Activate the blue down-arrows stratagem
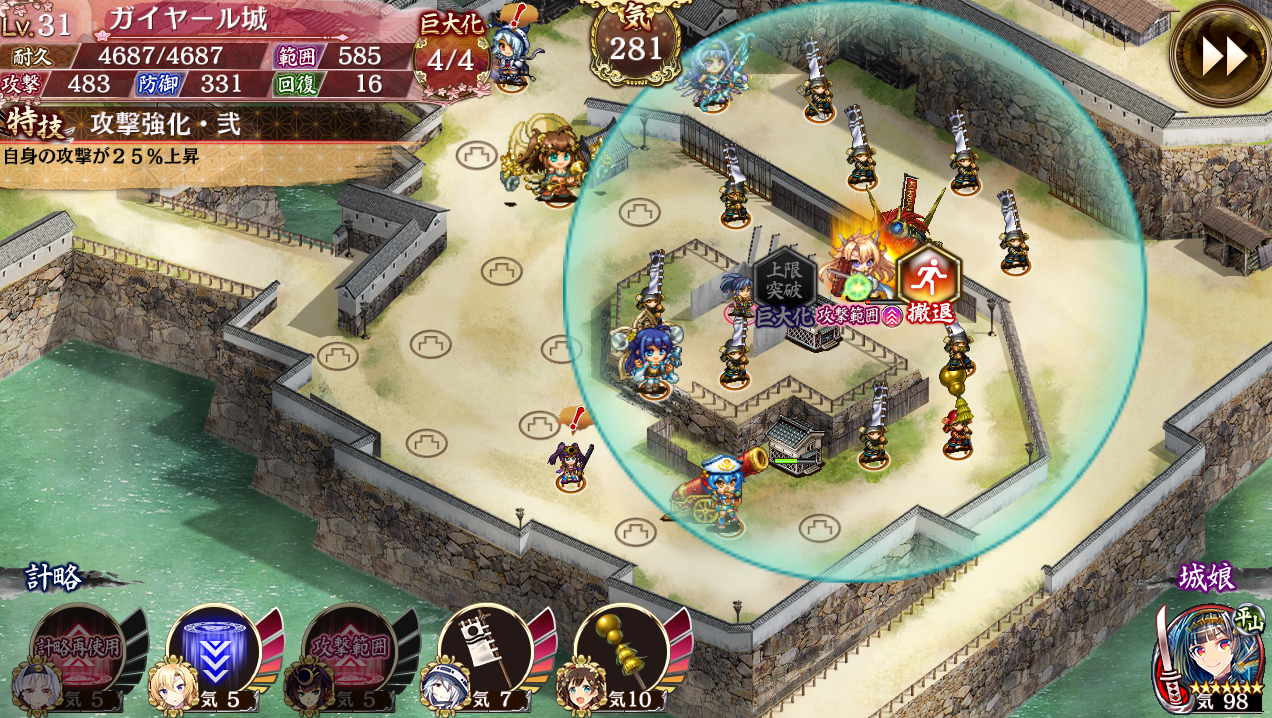 [213, 648]
